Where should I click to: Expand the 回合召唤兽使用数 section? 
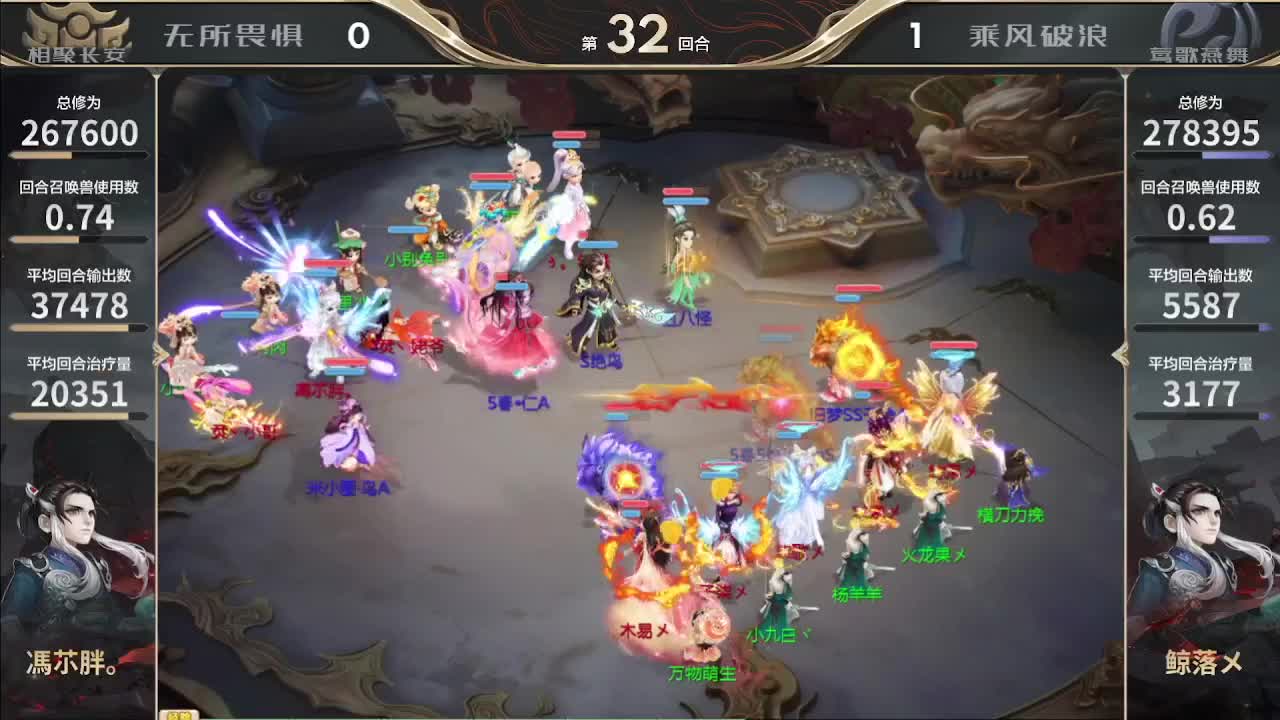(x=80, y=200)
